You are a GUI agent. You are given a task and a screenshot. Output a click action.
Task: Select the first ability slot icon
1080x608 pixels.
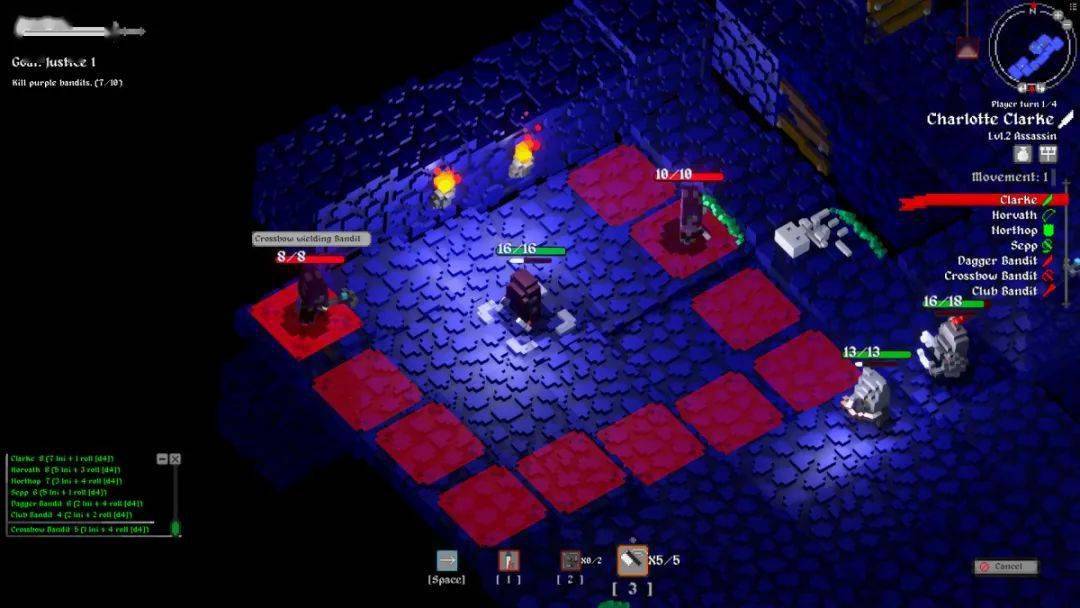(509, 561)
